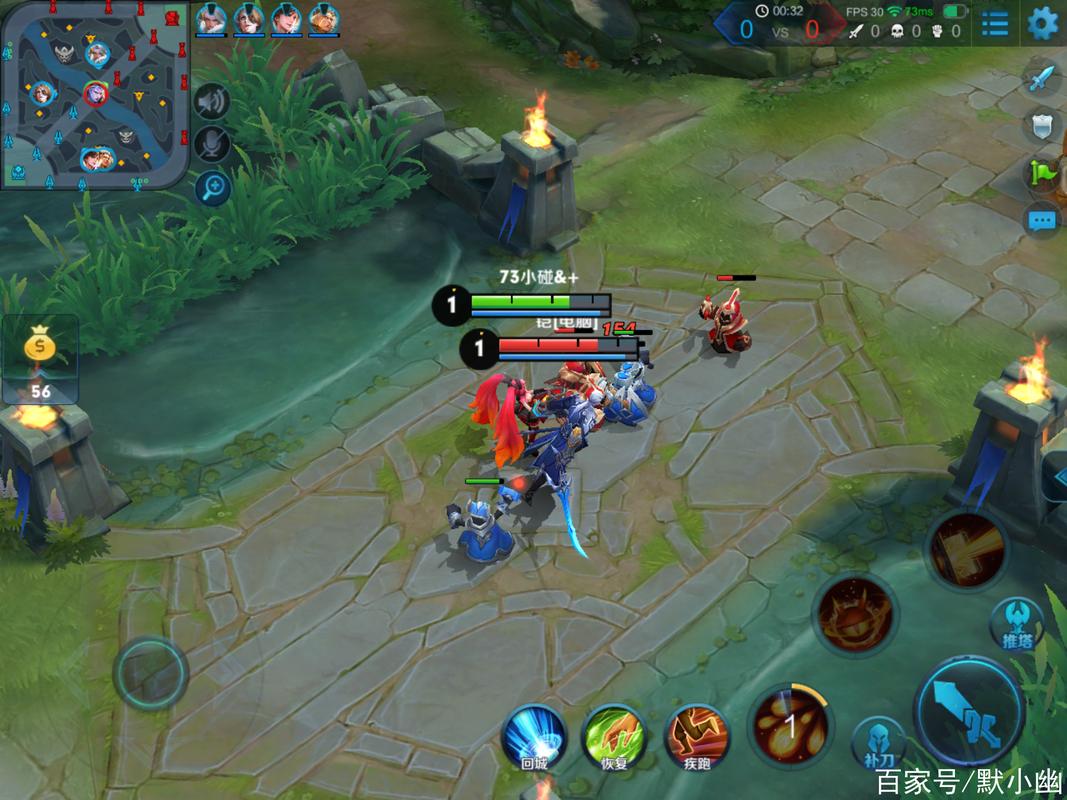Cast the first skill marked 1
Viewport: 1067px width, 800px height.
(x=790, y=725)
